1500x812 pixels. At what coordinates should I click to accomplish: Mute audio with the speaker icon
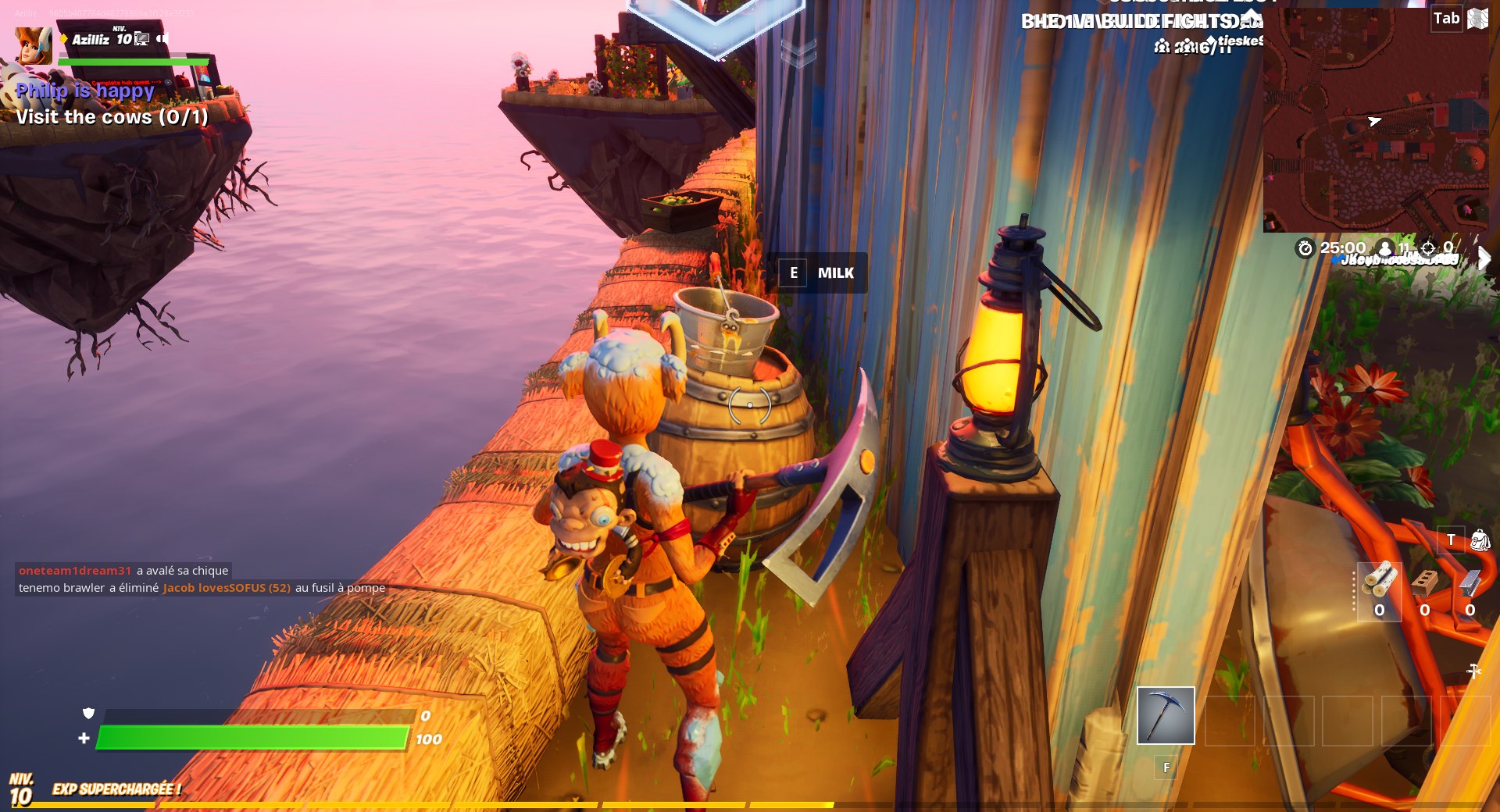coord(163,39)
